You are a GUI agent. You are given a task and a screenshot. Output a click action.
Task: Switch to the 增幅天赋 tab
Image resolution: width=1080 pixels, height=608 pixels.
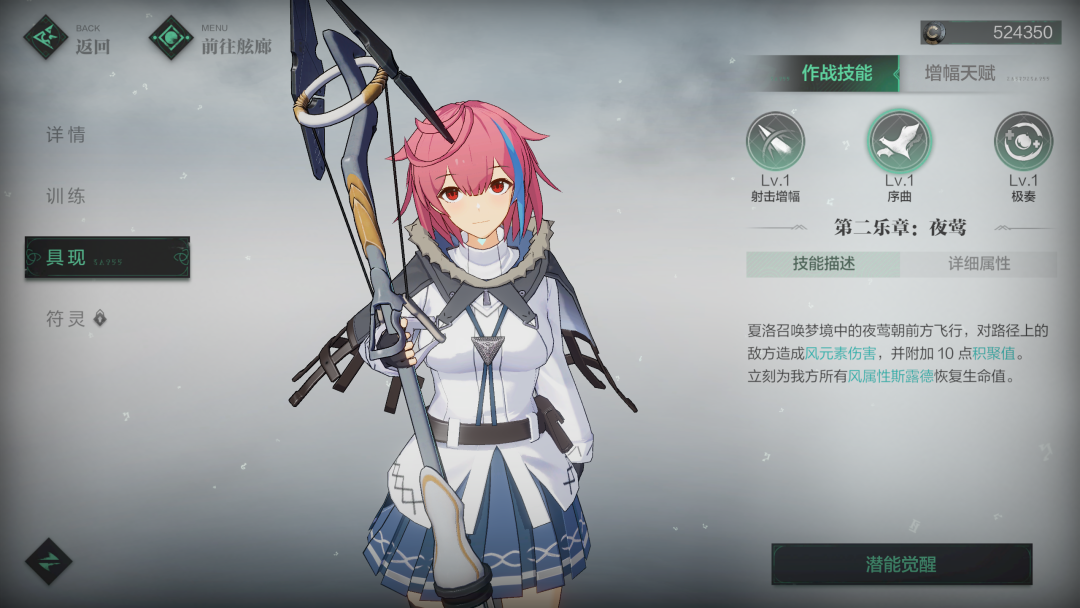tap(960, 73)
